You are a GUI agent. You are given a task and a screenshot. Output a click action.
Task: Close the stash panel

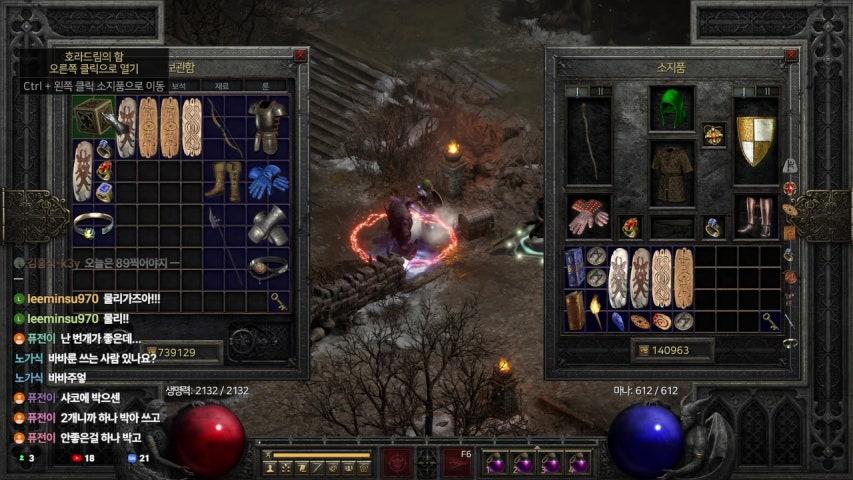(300, 56)
